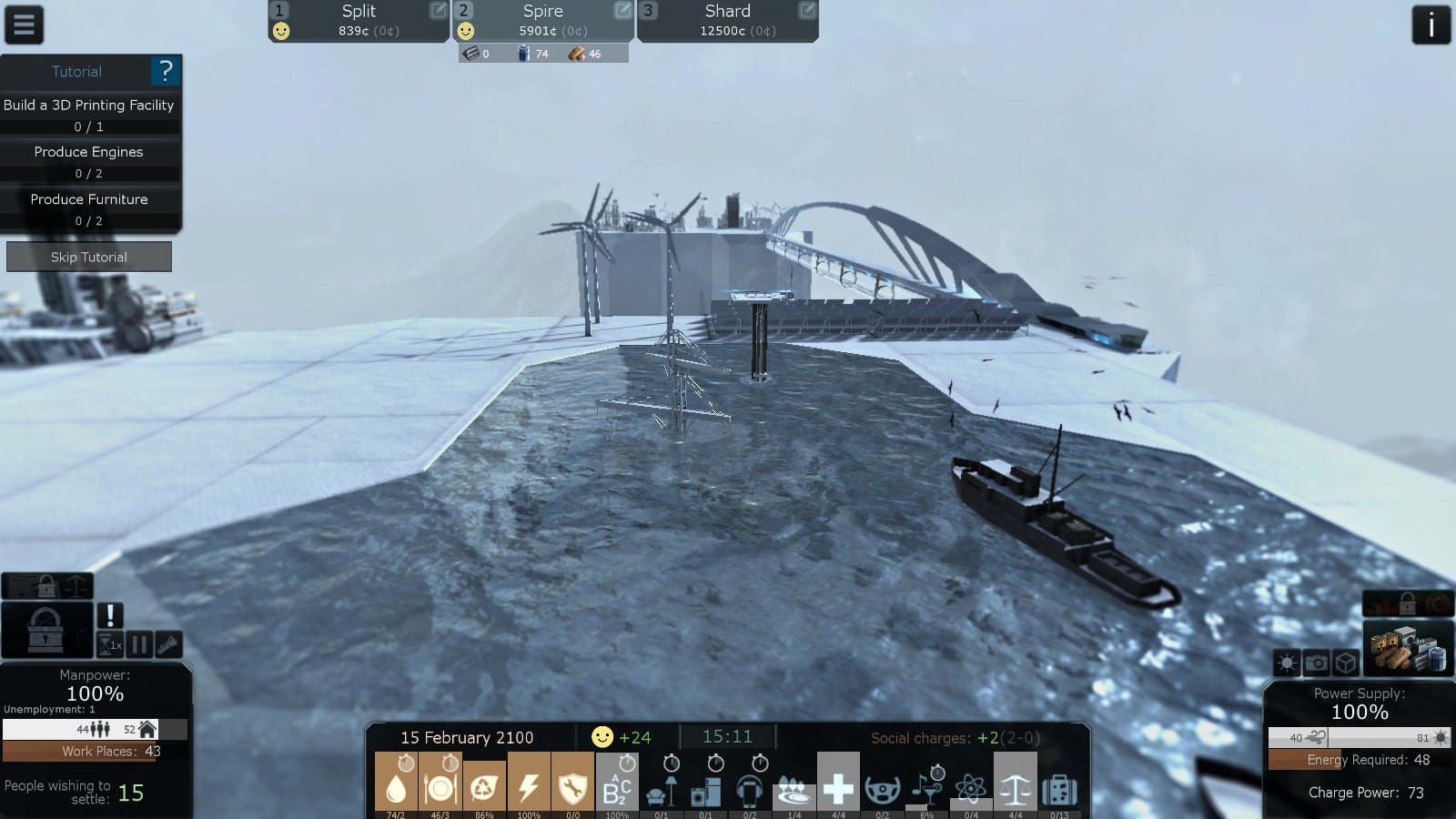Toggle the sun lighting icon
The height and width of the screenshot is (819, 1456).
1287,662
